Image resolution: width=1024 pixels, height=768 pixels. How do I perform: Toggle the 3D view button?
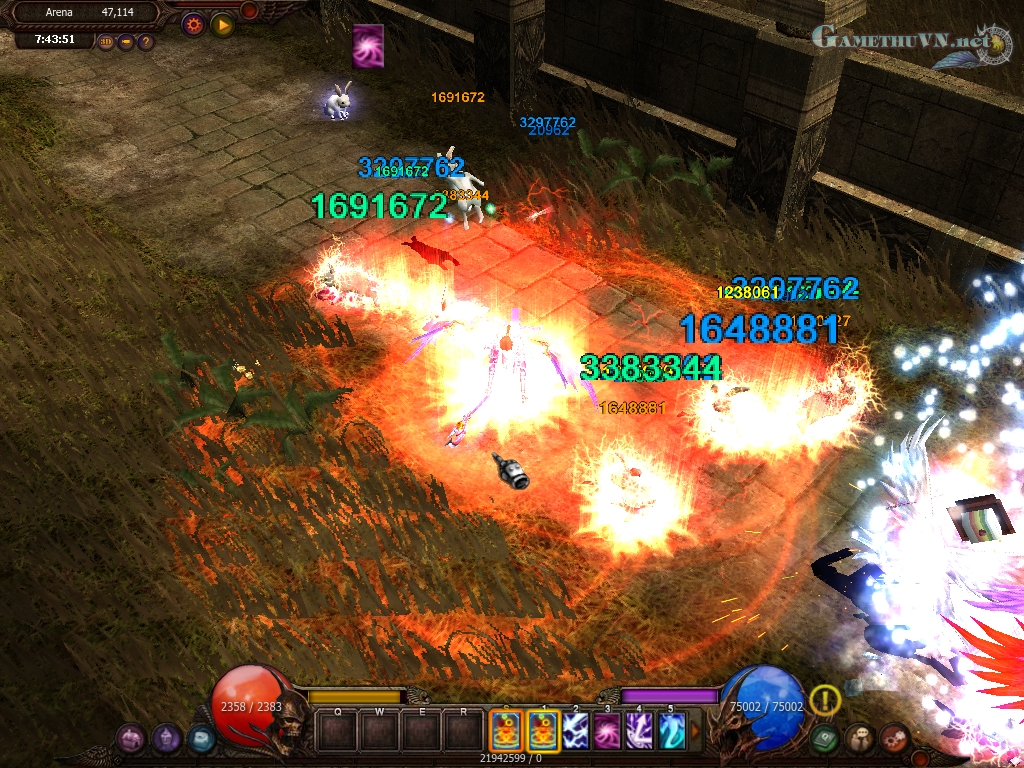(x=107, y=42)
